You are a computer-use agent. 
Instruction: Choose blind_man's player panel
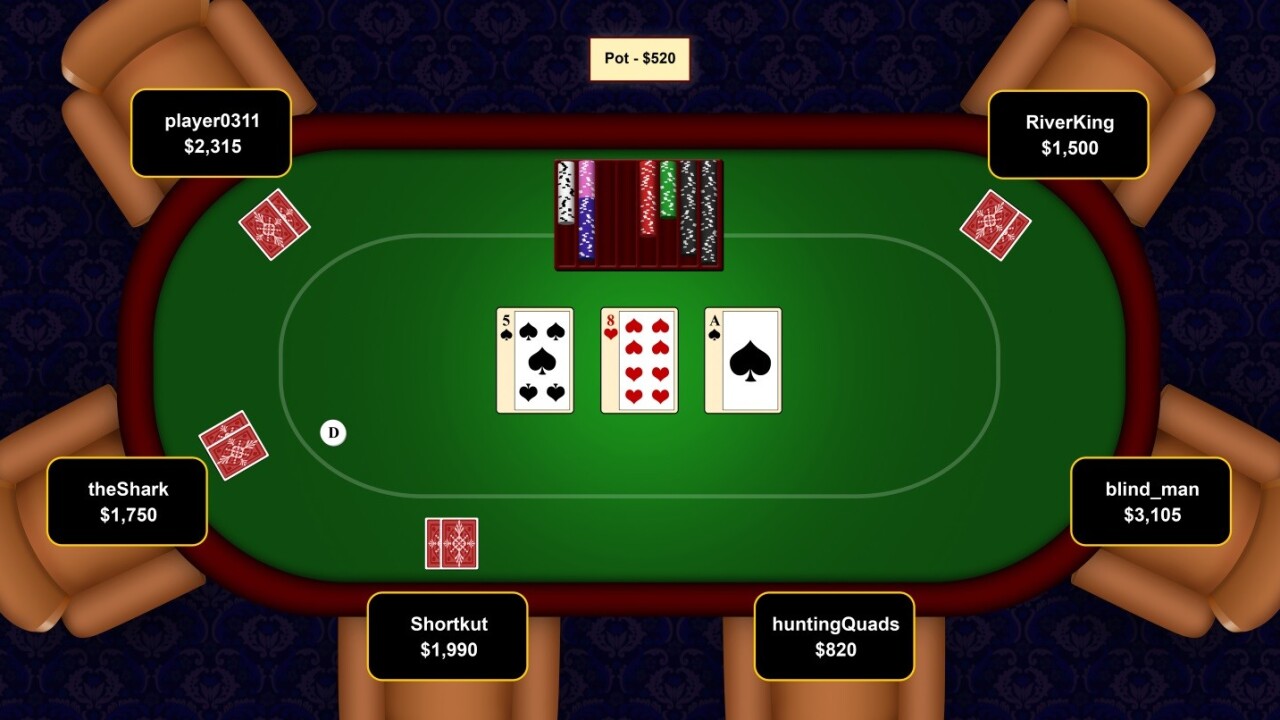point(1150,502)
